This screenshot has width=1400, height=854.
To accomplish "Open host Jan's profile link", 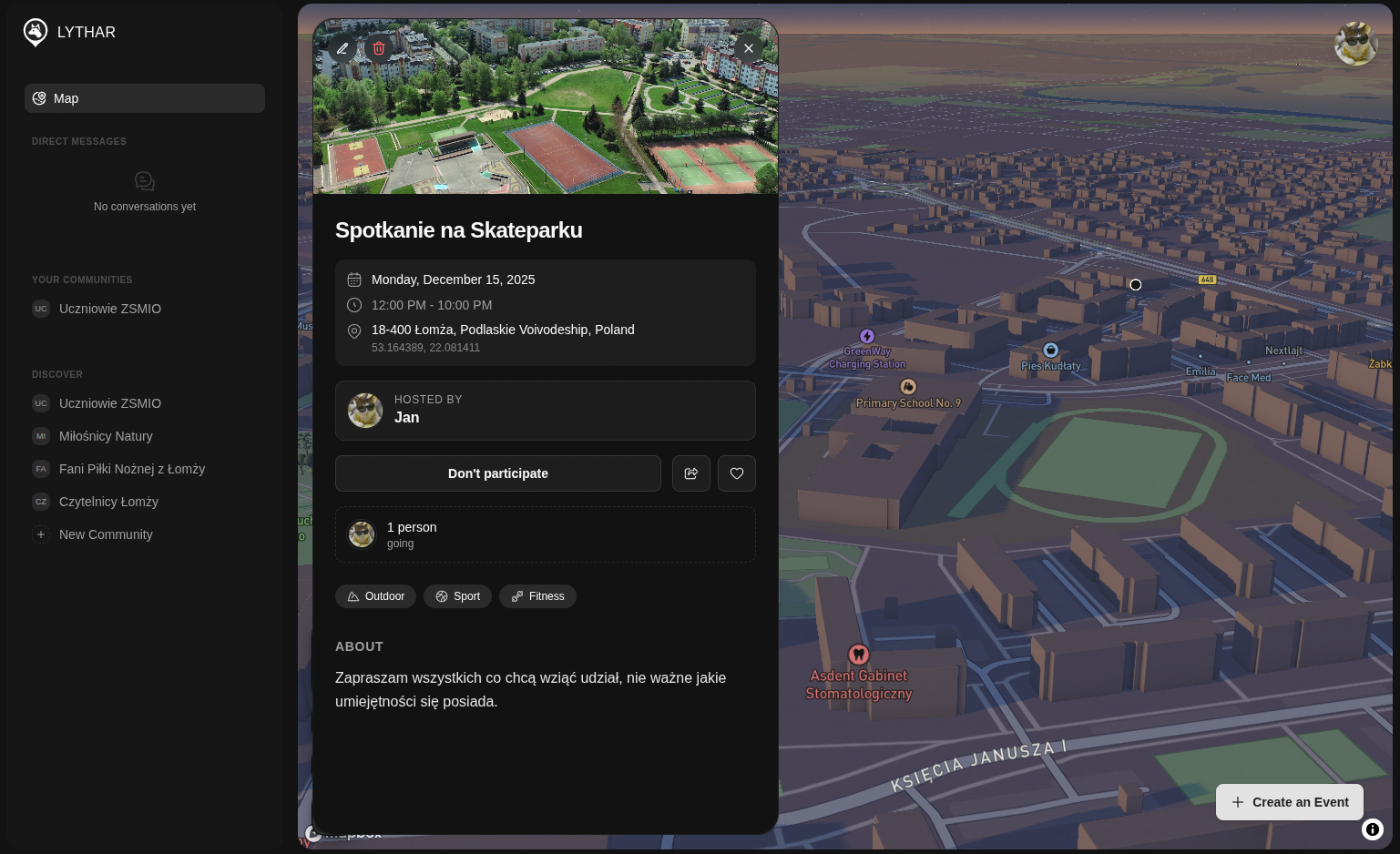I will (x=406, y=417).
